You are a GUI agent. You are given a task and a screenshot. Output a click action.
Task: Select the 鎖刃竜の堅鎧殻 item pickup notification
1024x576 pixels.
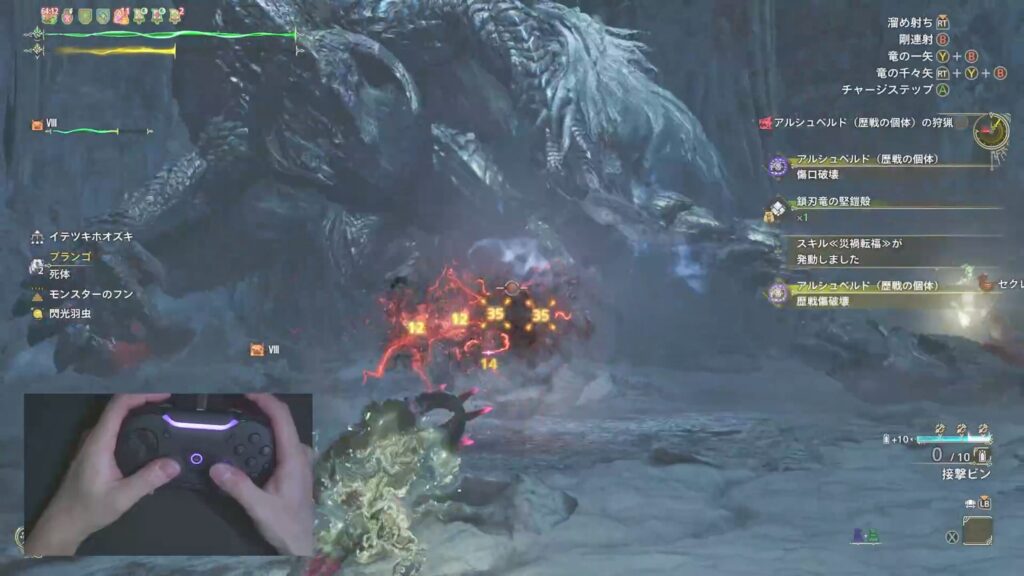[830, 201]
